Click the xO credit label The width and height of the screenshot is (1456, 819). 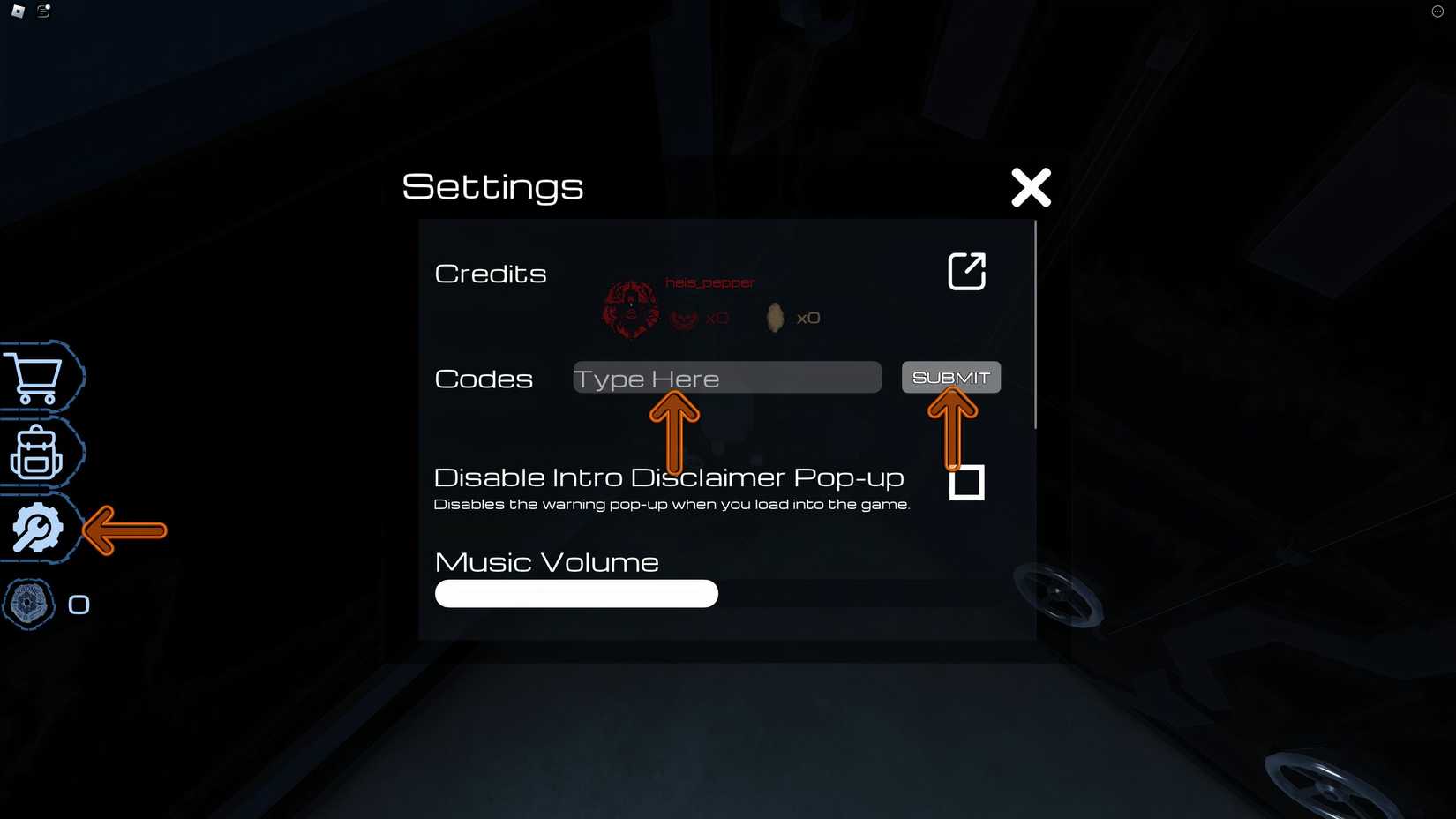(x=718, y=318)
